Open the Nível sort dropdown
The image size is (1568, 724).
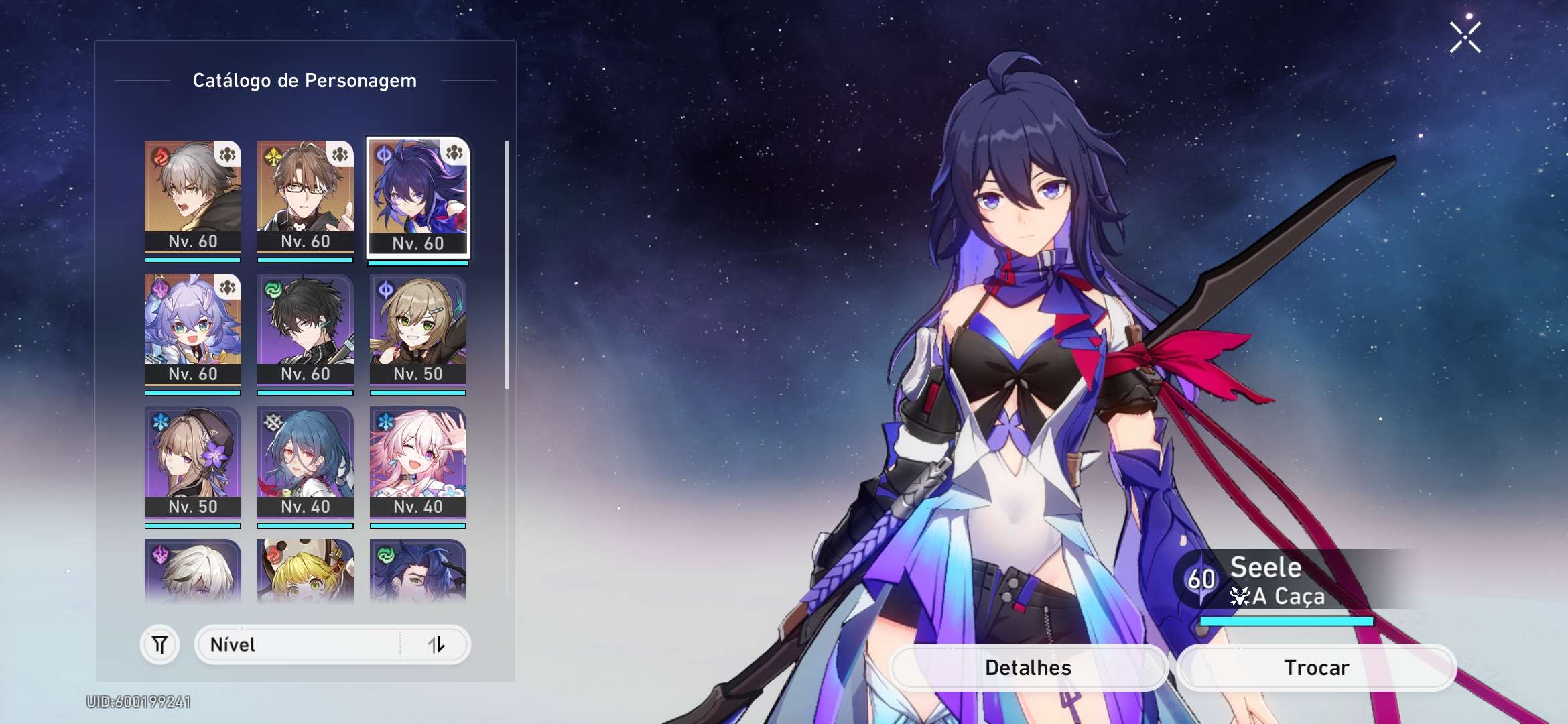point(298,645)
